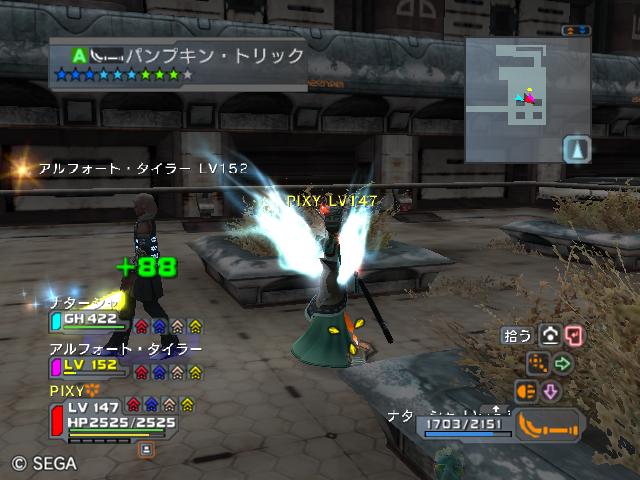Click the small orange icon under PIXY's gauges

(145, 450)
